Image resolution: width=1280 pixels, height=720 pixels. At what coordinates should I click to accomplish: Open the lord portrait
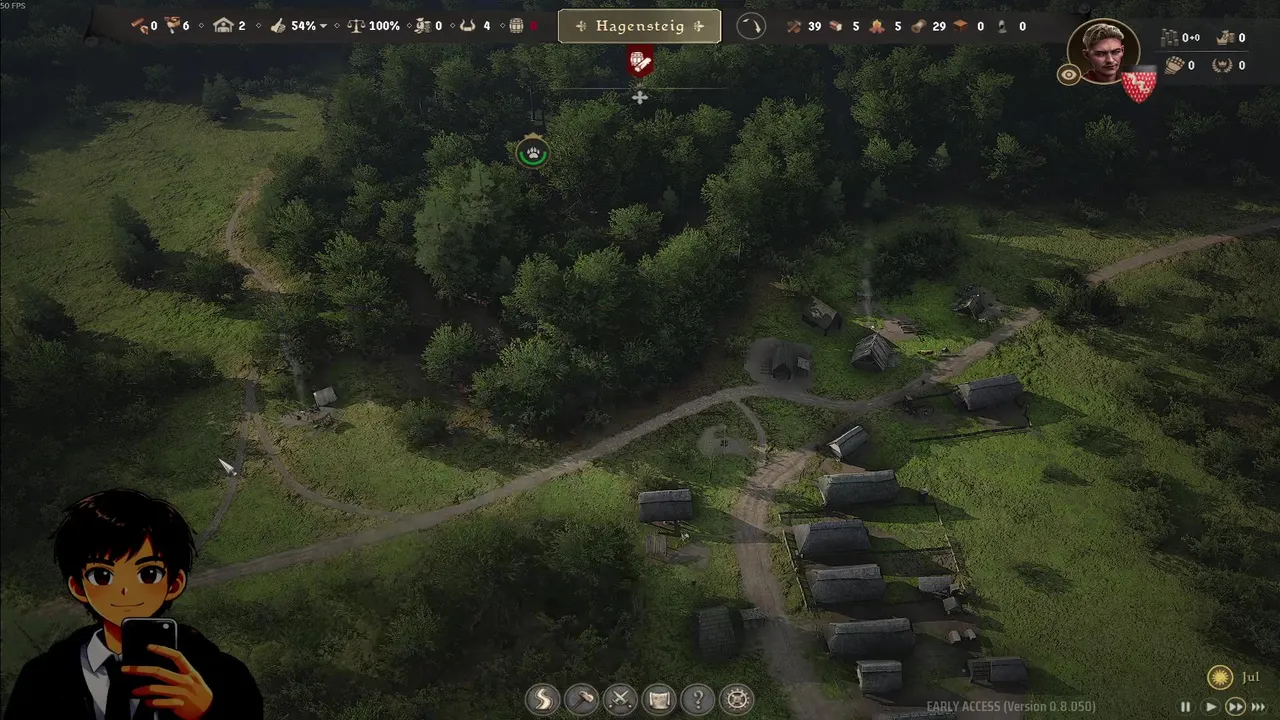click(1103, 52)
